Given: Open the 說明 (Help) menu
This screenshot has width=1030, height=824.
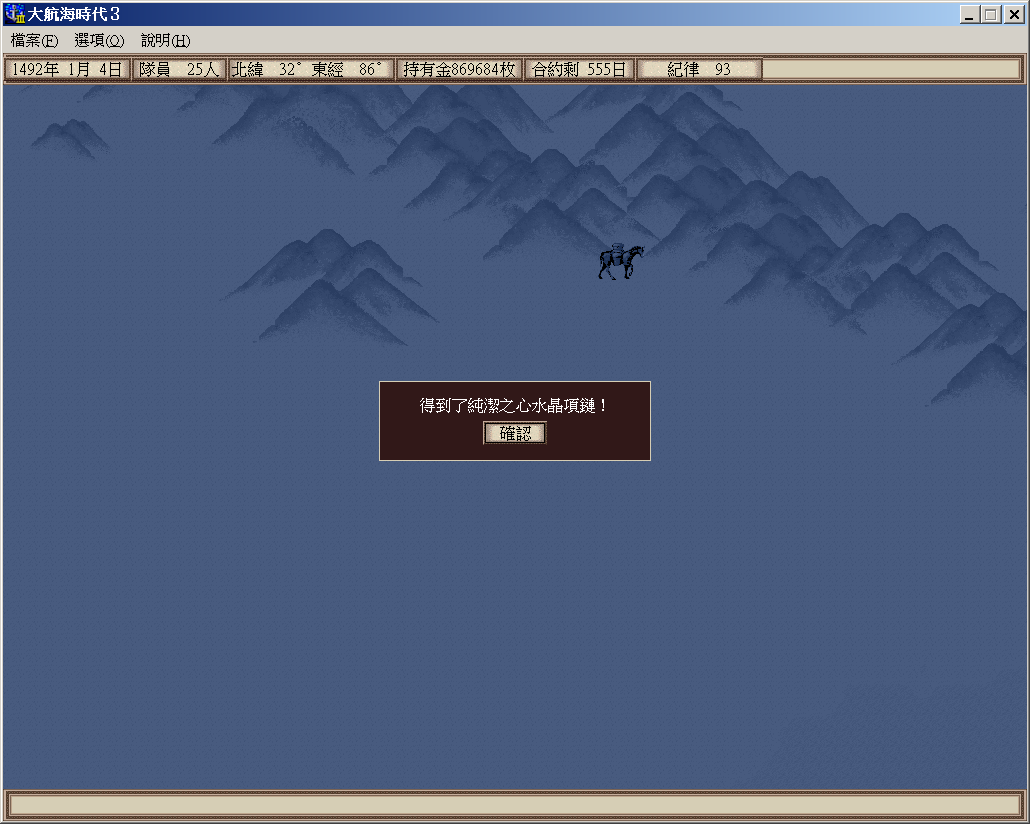Looking at the screenshot, I should click(x=165, y=41).
